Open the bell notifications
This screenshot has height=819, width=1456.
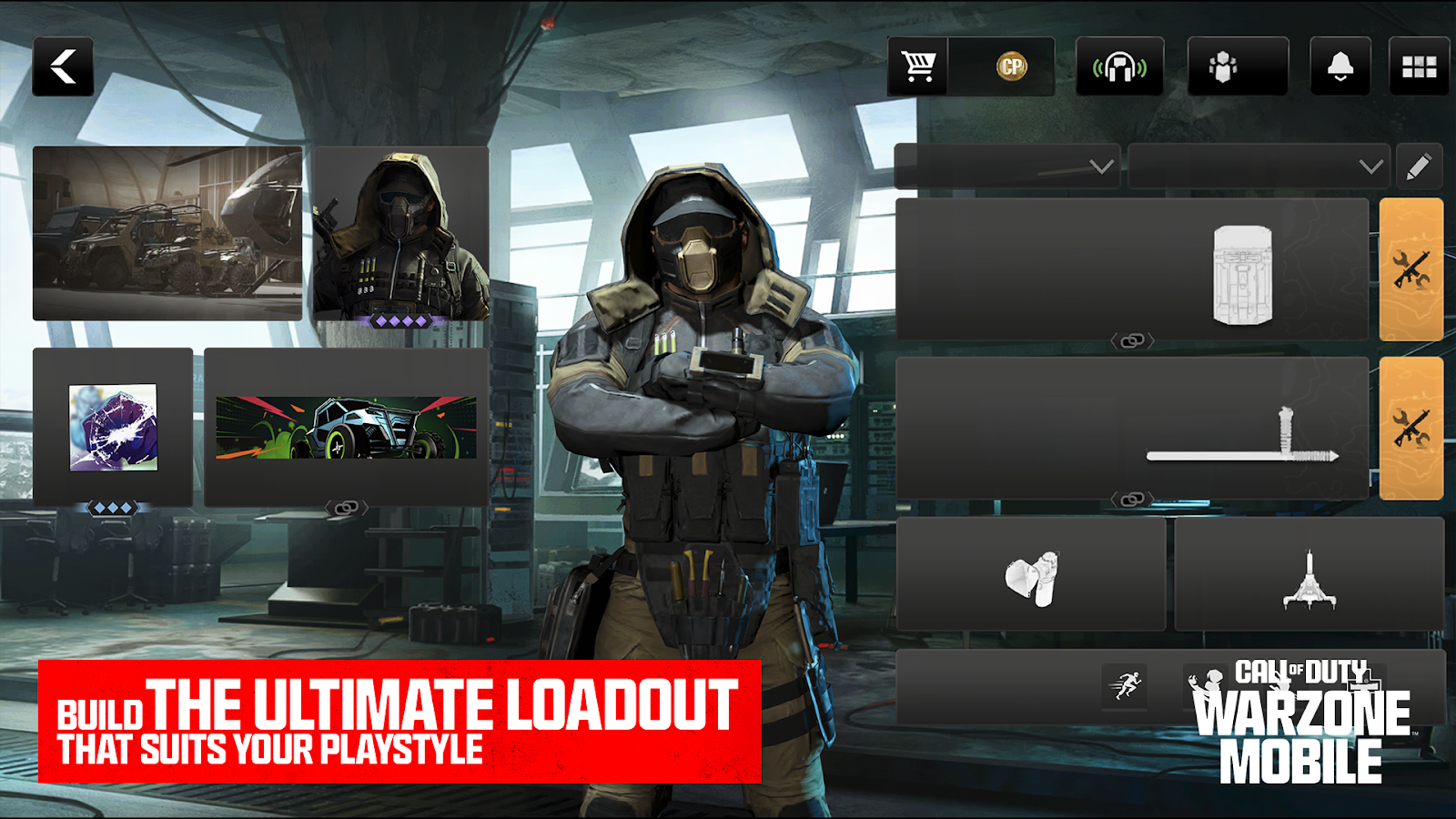1340,66
